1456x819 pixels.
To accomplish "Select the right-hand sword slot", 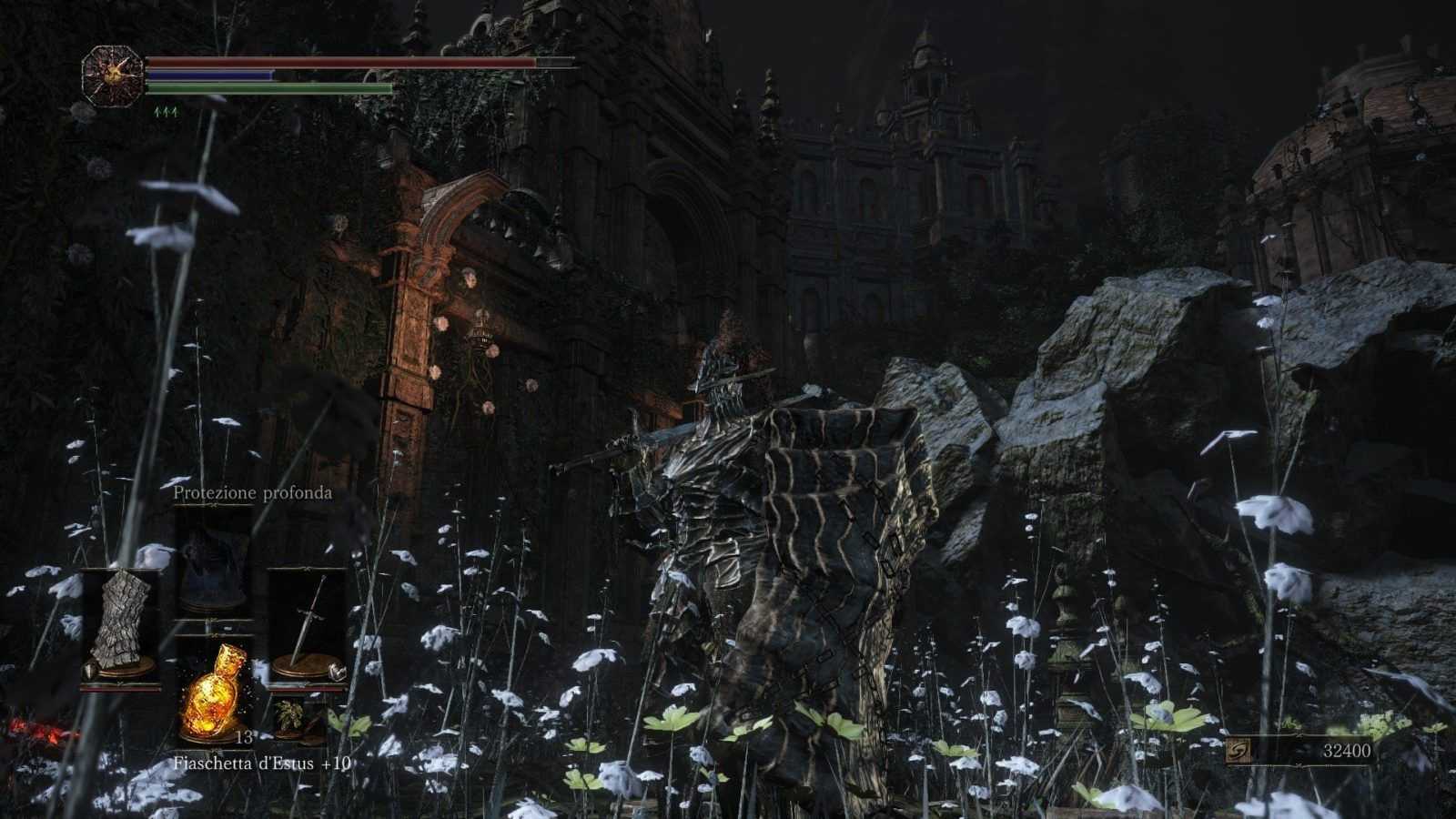I will tap(308, 625).
